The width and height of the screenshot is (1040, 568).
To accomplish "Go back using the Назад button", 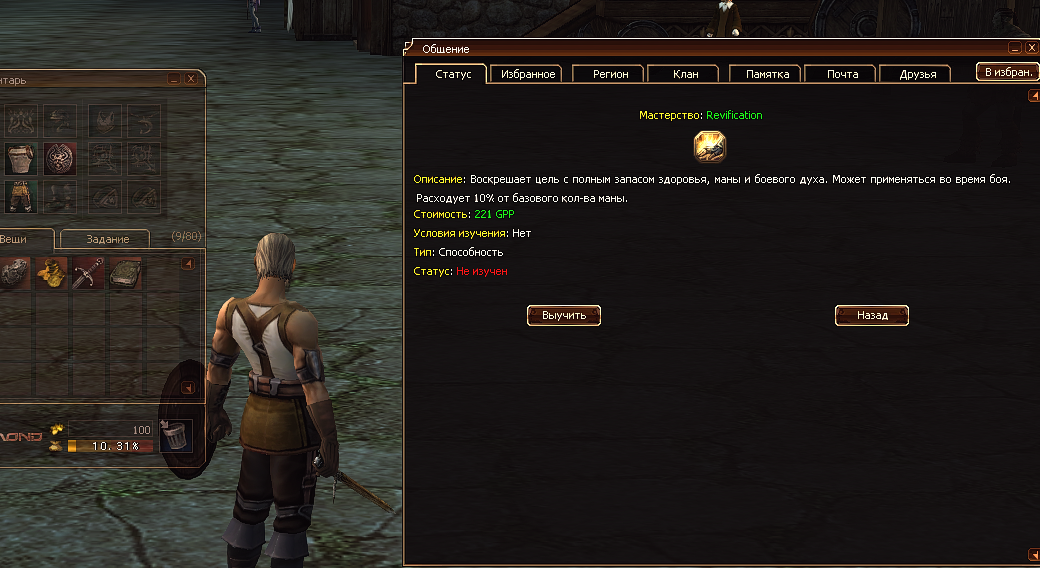I will (872, 315).
